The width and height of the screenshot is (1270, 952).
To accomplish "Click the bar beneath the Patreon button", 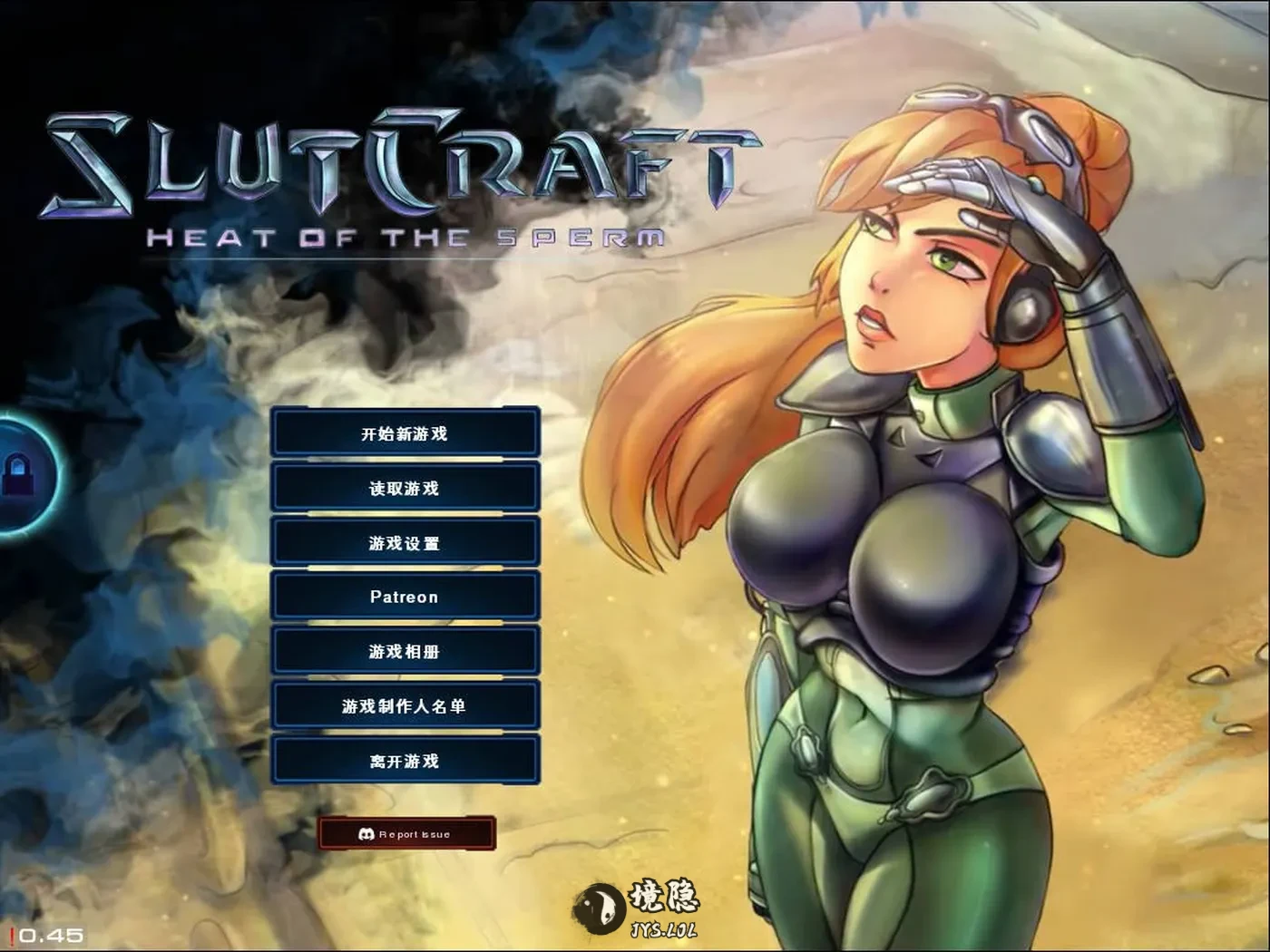I will [405, 624].
